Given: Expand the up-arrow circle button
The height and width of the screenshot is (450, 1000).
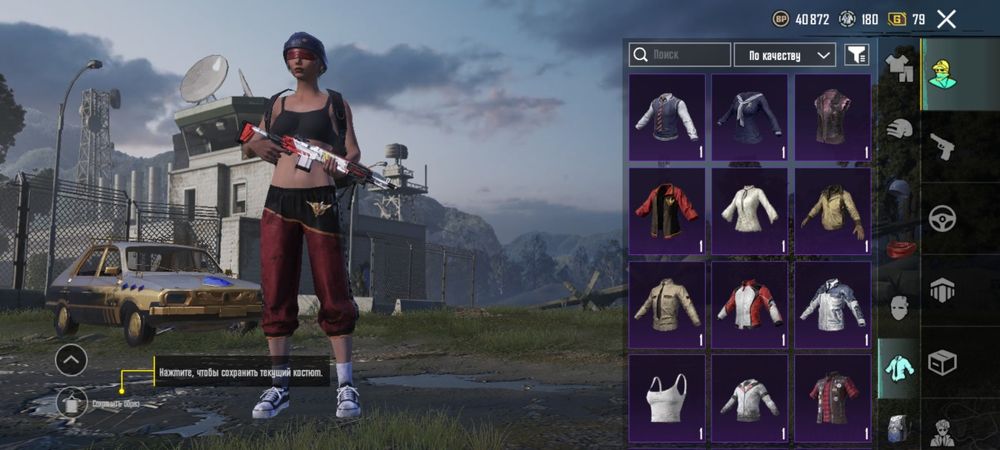Looking at the screenshot, I should point(71,360).
